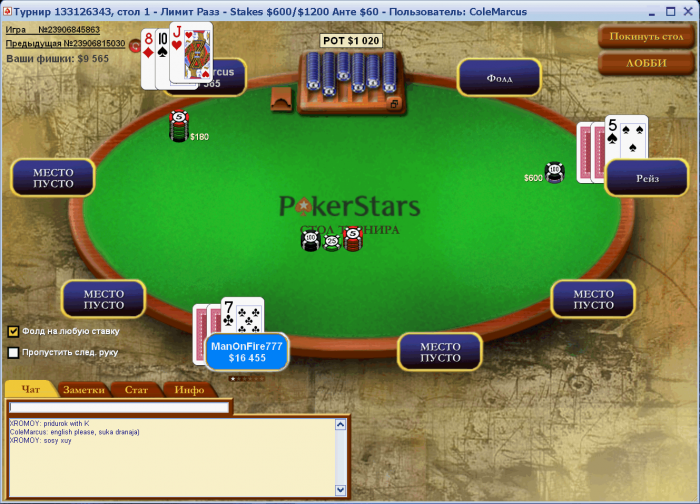700x504 pixels.
Task: Click the Покинуть стол button
Action: point(646,36)
